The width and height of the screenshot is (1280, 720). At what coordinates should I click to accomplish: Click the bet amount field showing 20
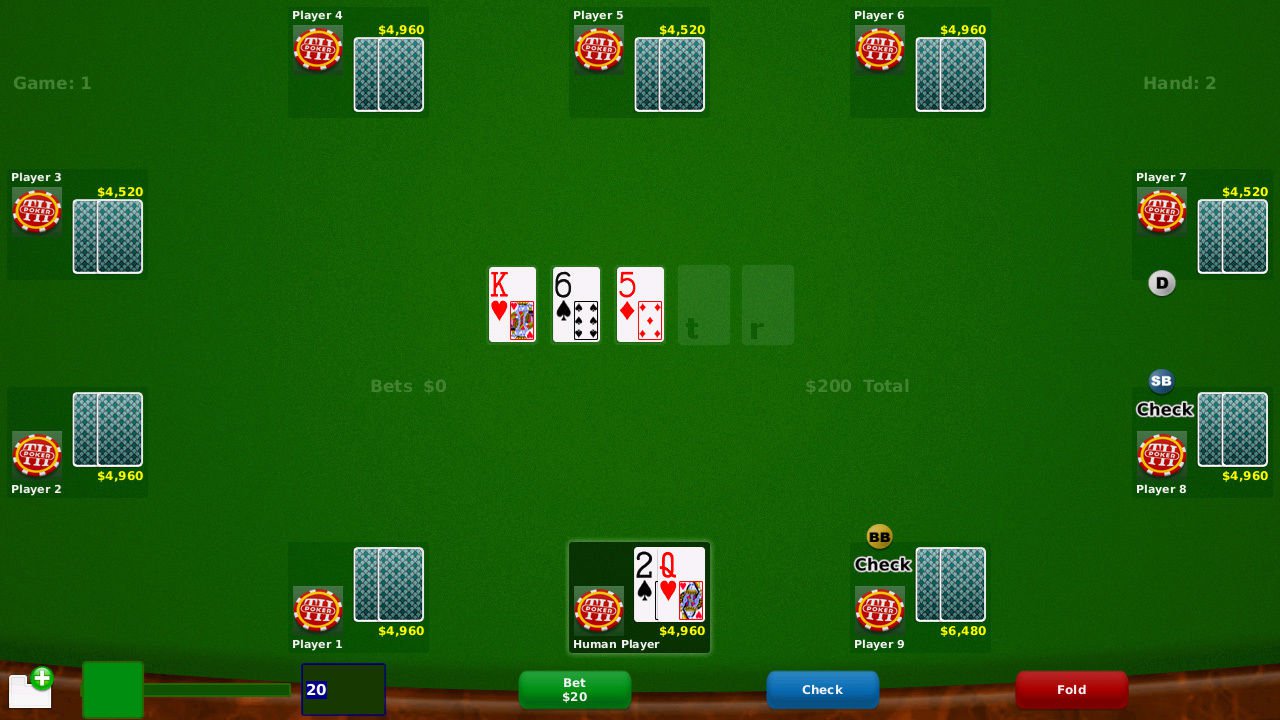343,690
